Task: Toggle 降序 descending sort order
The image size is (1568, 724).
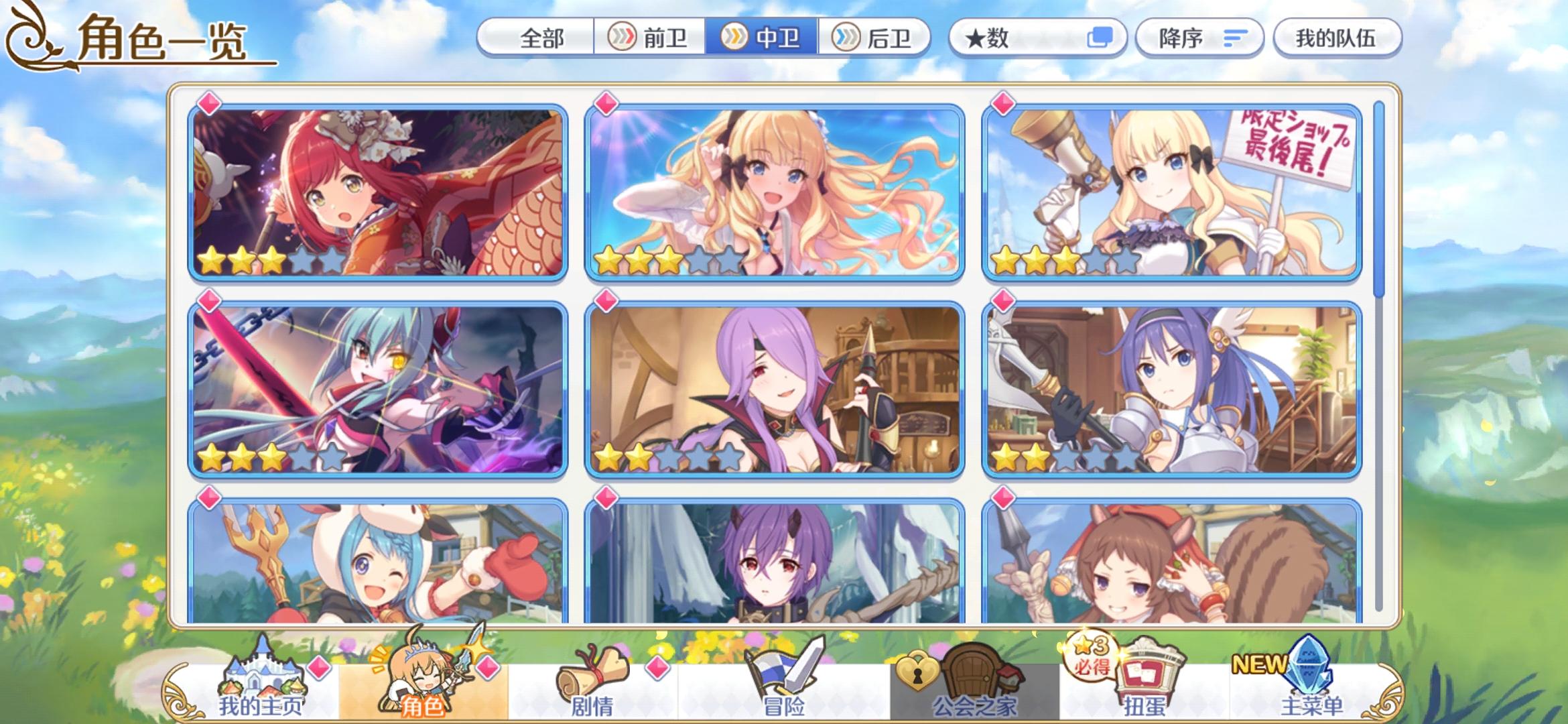Action: point(1199,39)
